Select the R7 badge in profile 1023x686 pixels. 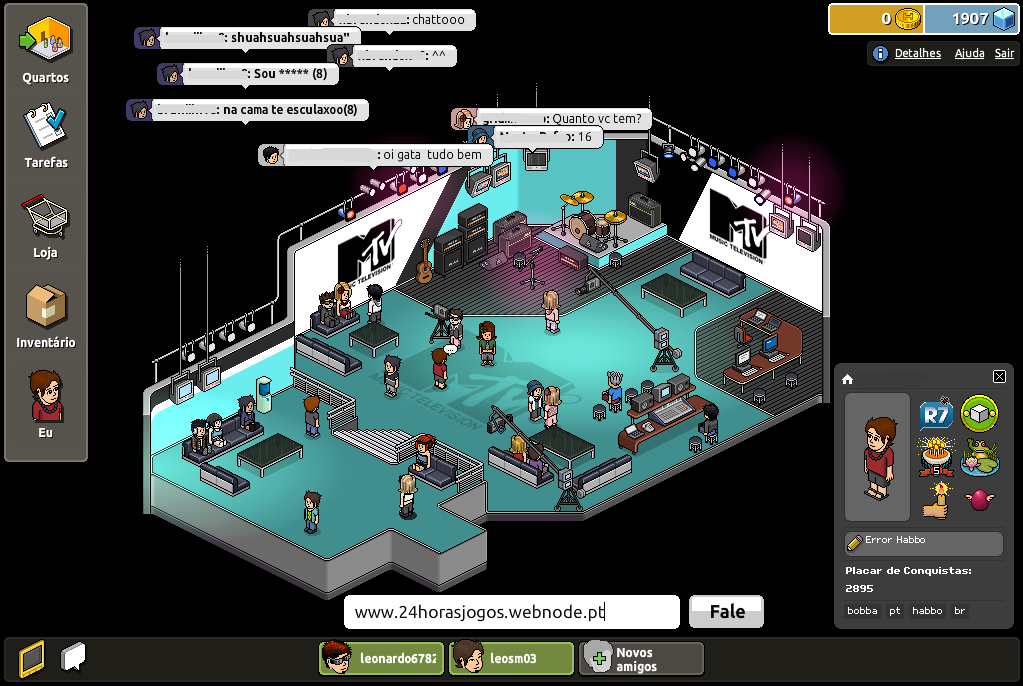(x=935, y=414)
